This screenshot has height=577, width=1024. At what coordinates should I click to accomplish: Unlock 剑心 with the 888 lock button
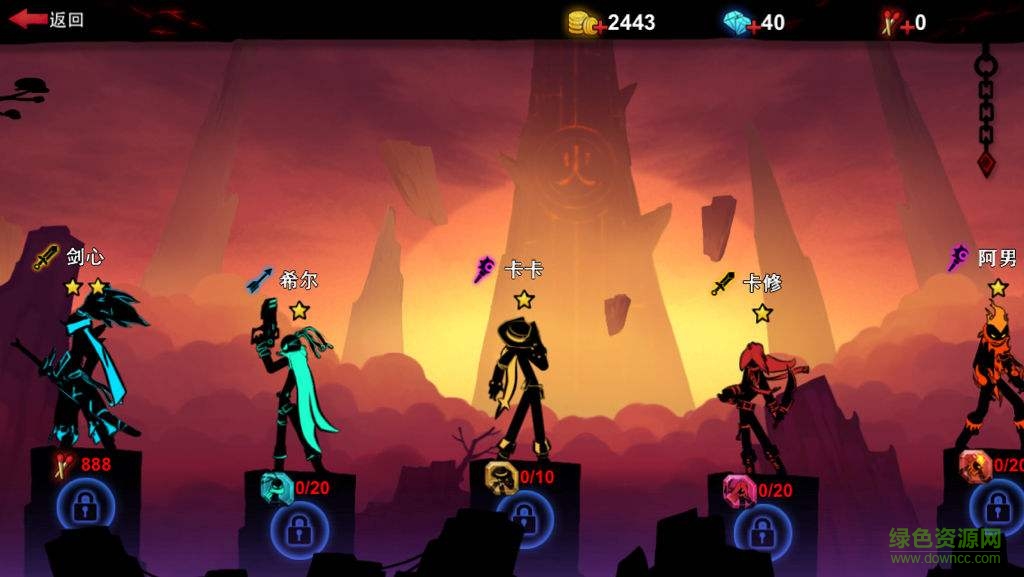click(84, 507)
